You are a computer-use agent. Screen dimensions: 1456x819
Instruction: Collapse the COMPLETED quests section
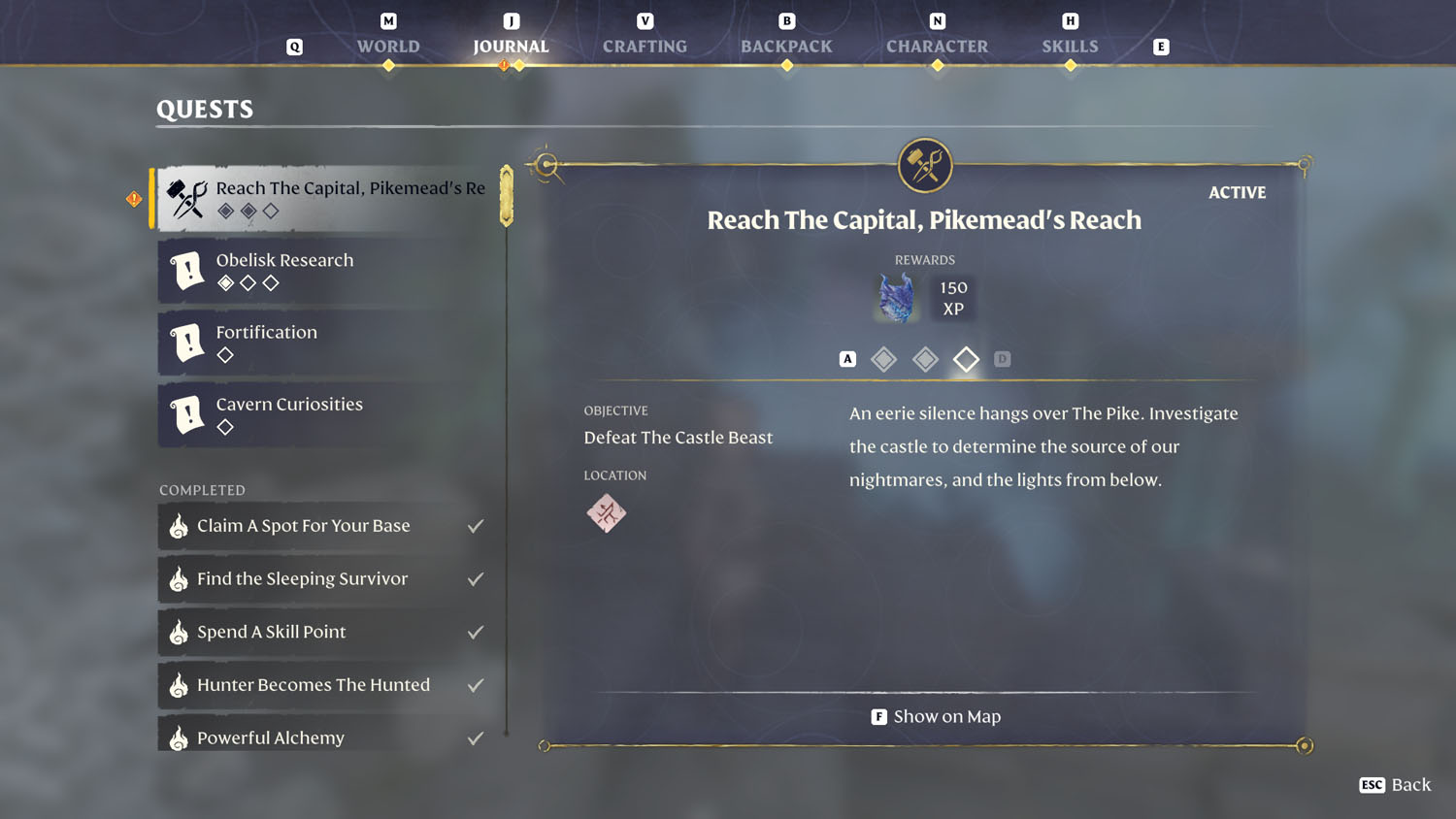coord(202,490)
